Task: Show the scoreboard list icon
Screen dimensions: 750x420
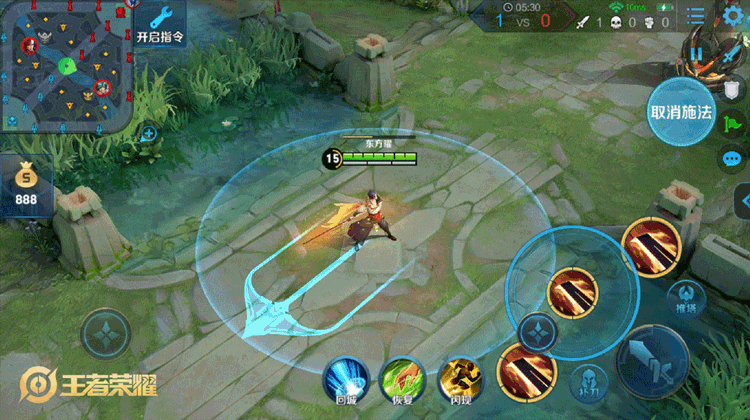Action: pos(696,14)
